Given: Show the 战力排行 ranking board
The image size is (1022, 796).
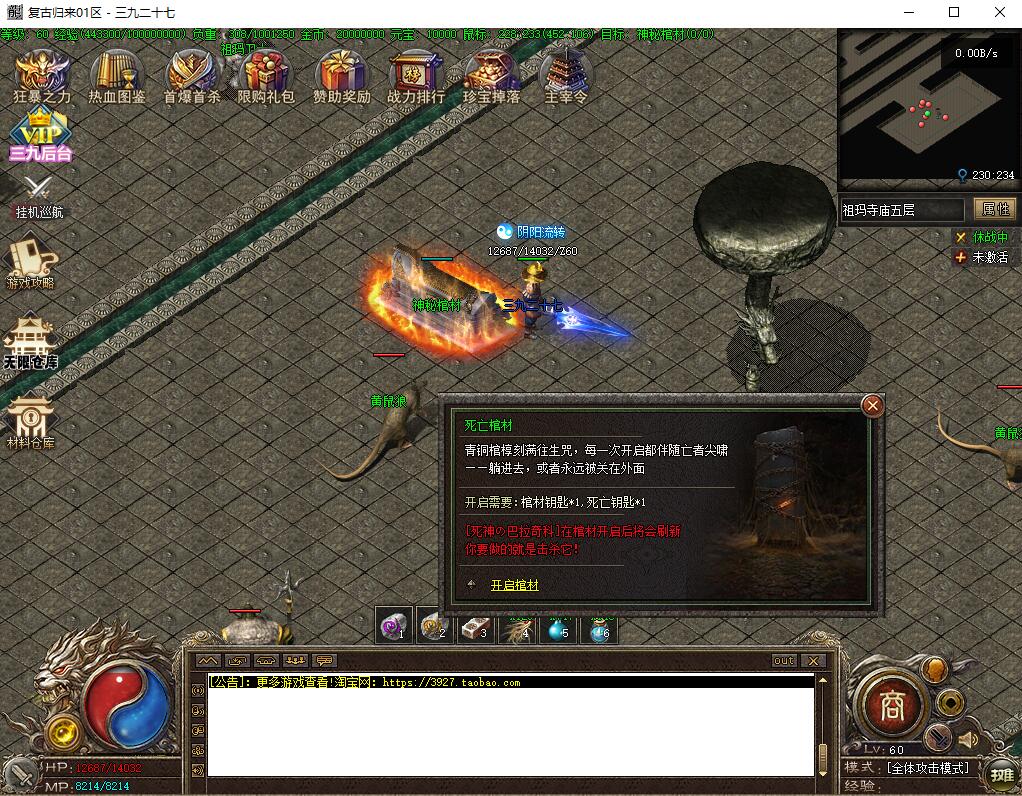Looking at the screenshot, I should click(x=416, y=73).
